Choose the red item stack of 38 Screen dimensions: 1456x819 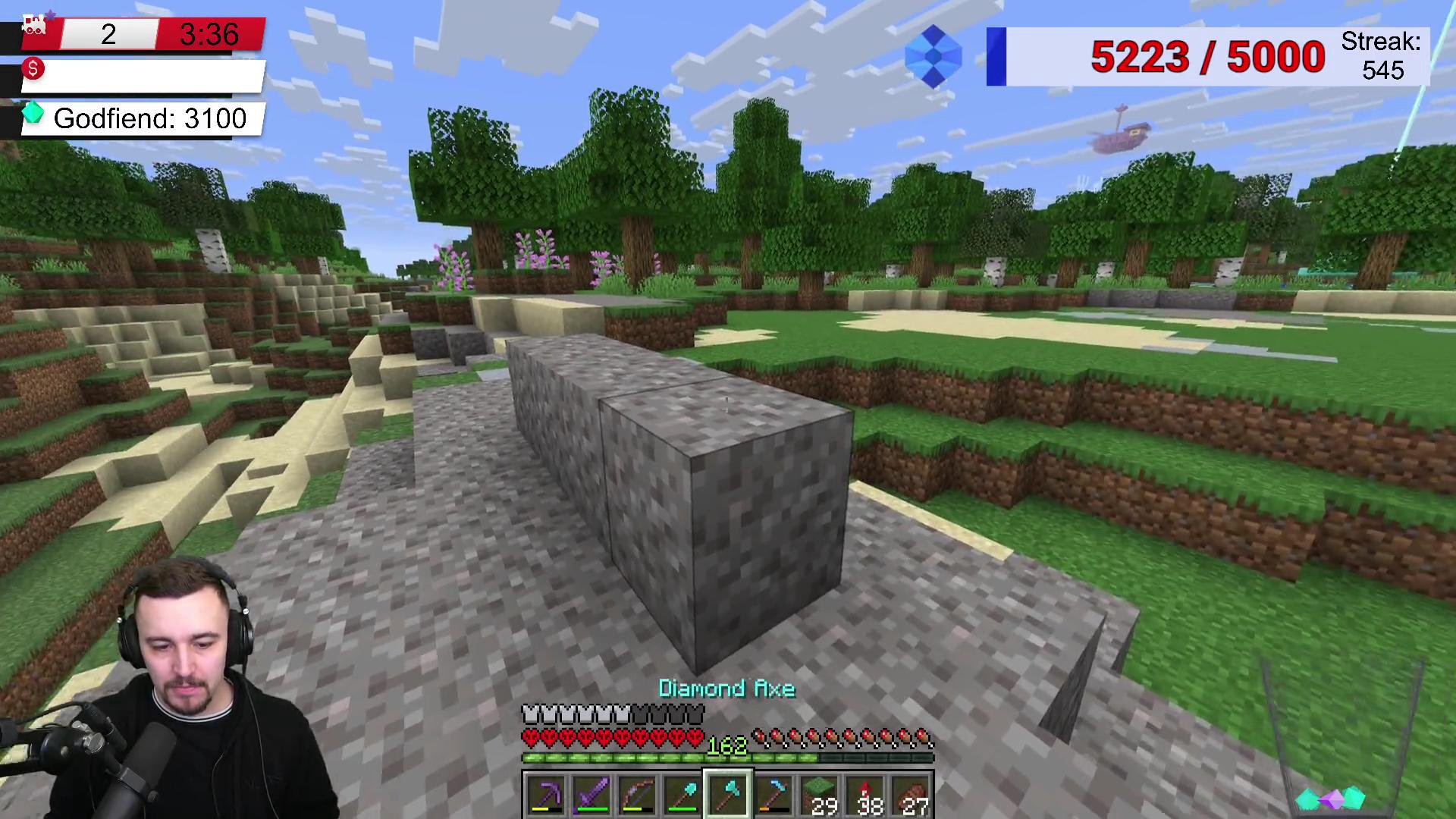point(866,795)
